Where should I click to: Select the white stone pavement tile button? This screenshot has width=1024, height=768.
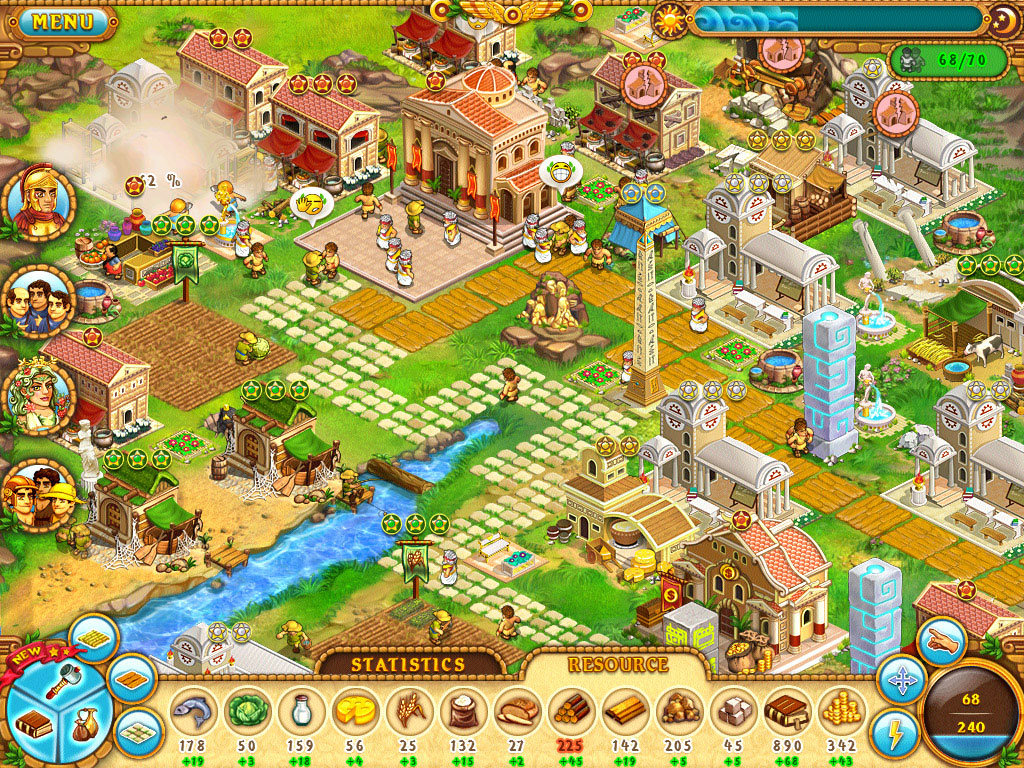[138, 733]
